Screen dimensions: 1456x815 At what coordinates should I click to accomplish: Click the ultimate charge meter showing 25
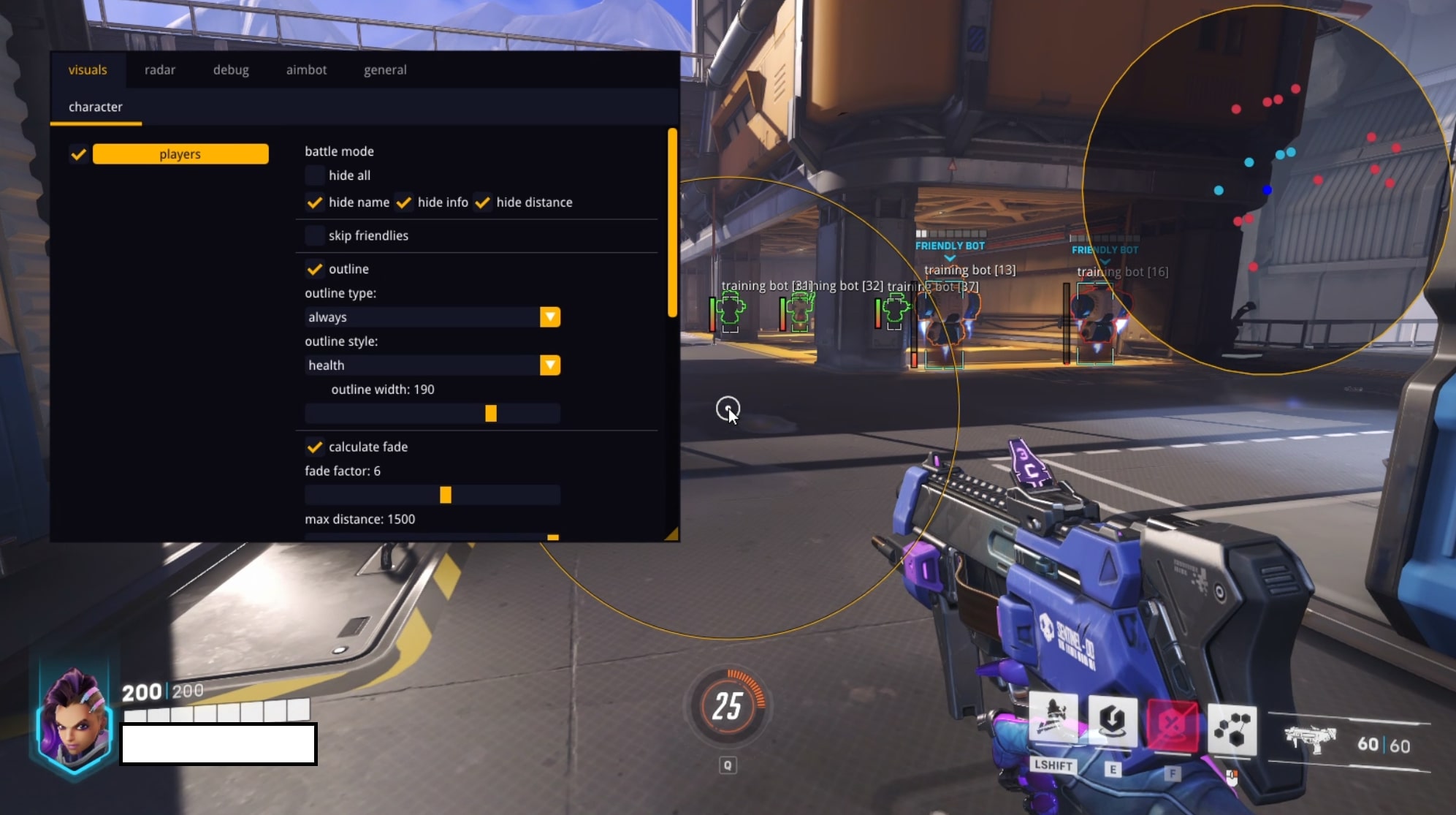tap(728, 706)
